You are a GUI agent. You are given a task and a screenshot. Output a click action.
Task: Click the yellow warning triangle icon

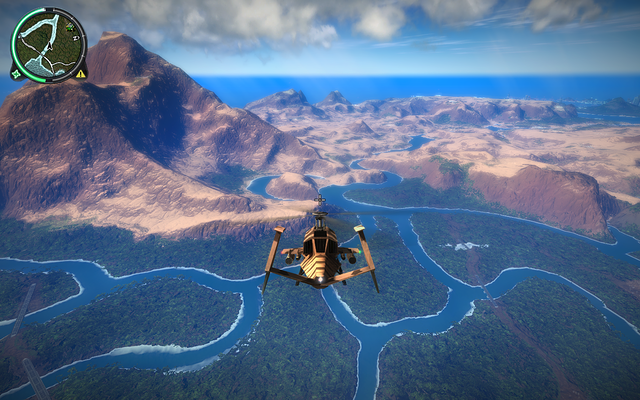coord(80,73)
